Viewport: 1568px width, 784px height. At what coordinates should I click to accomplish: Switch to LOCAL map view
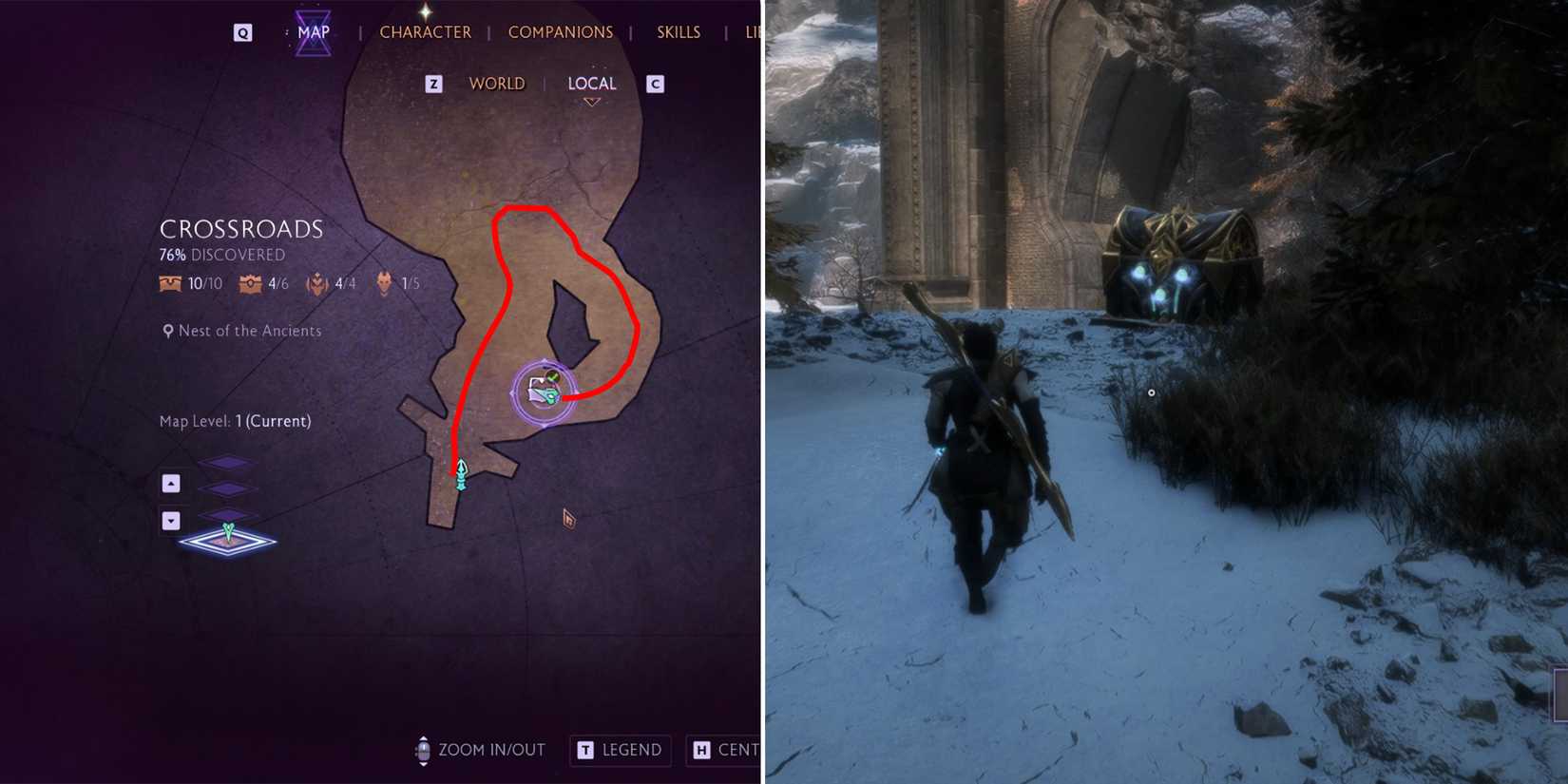point(592,83)
